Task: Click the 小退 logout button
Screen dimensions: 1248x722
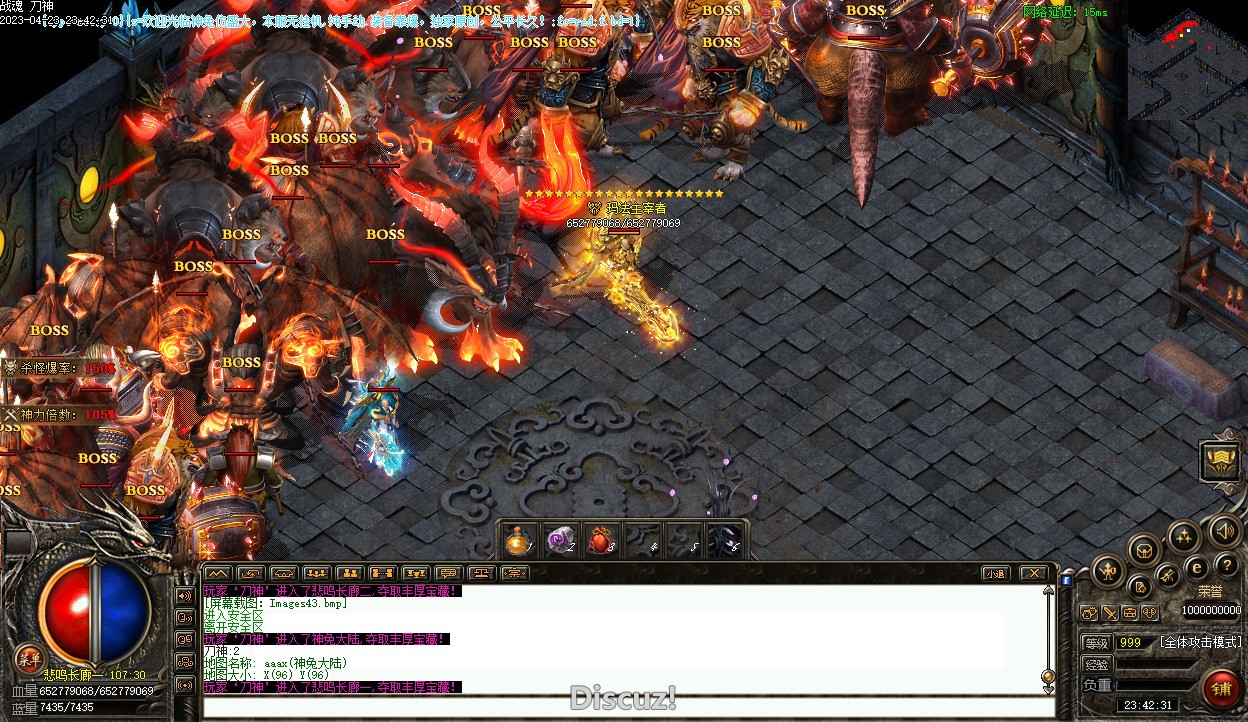Action: pos(994,573)
